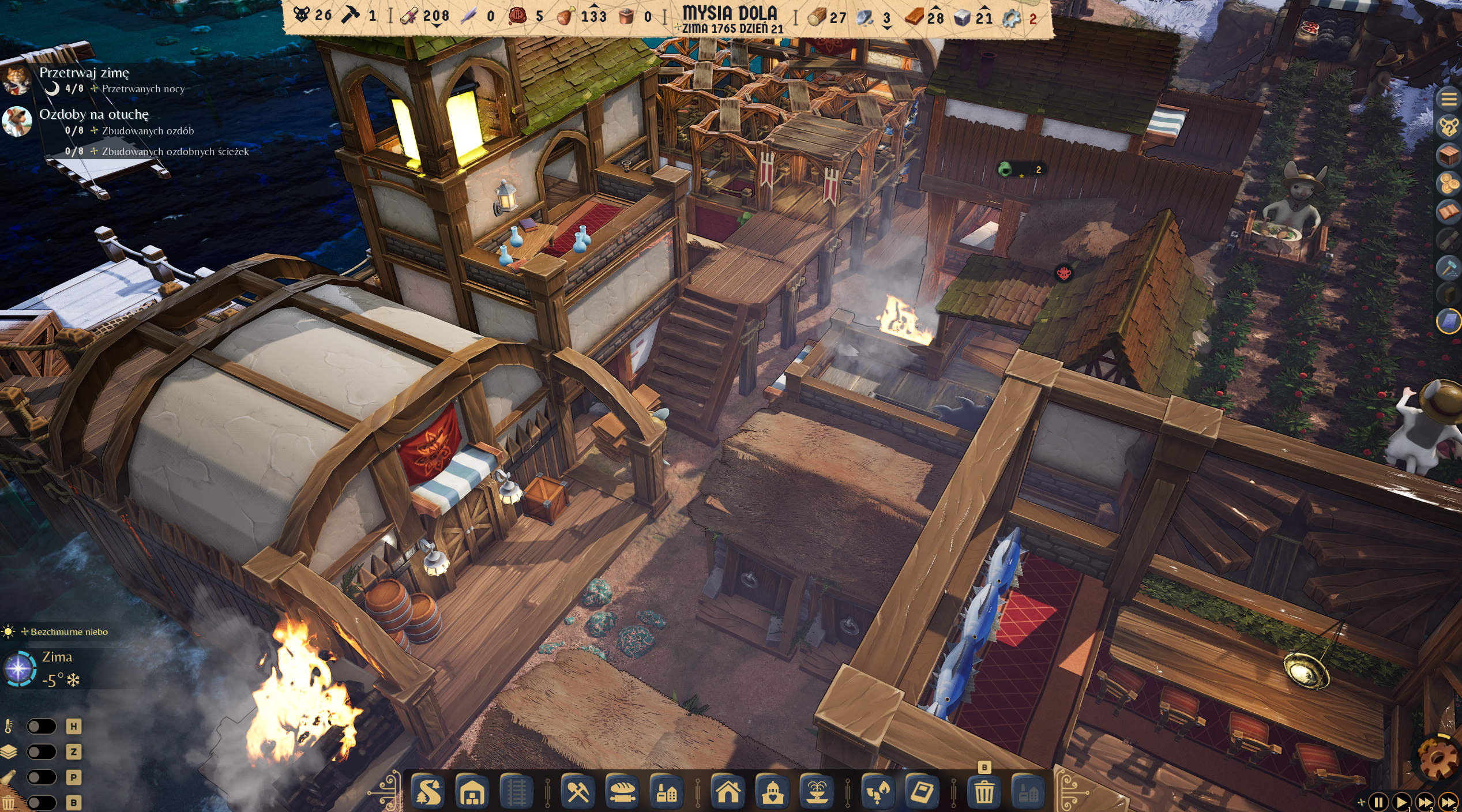Select the storage warehouse build category

click(x=472, y=792)
